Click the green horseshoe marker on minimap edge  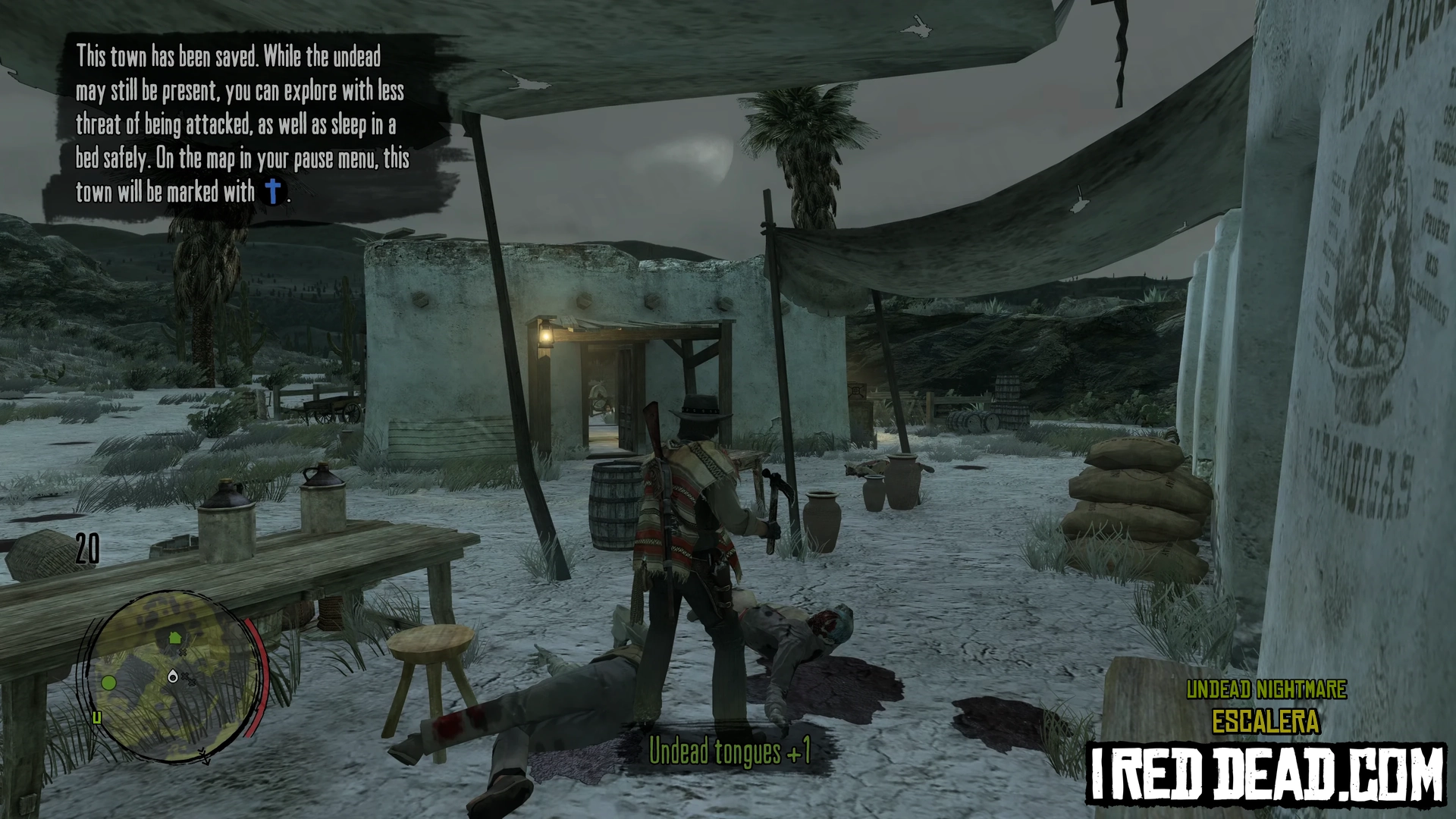96,717
